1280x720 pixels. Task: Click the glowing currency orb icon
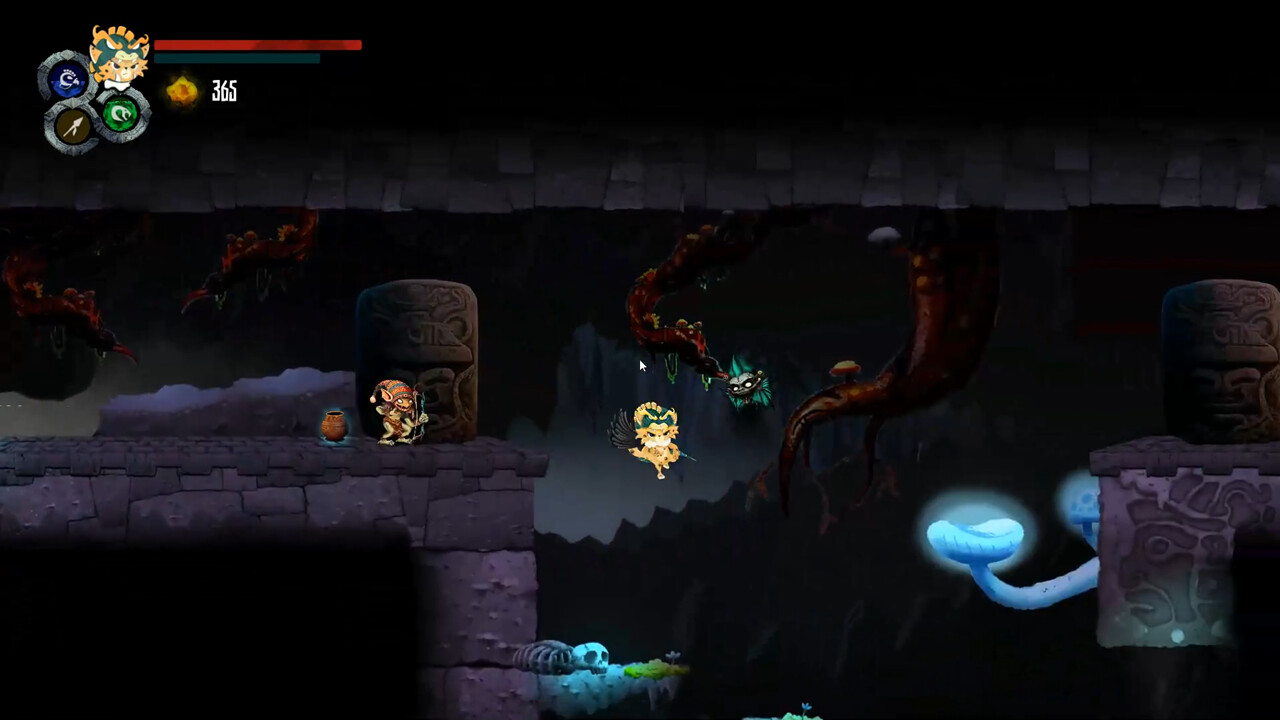(183, 92)
